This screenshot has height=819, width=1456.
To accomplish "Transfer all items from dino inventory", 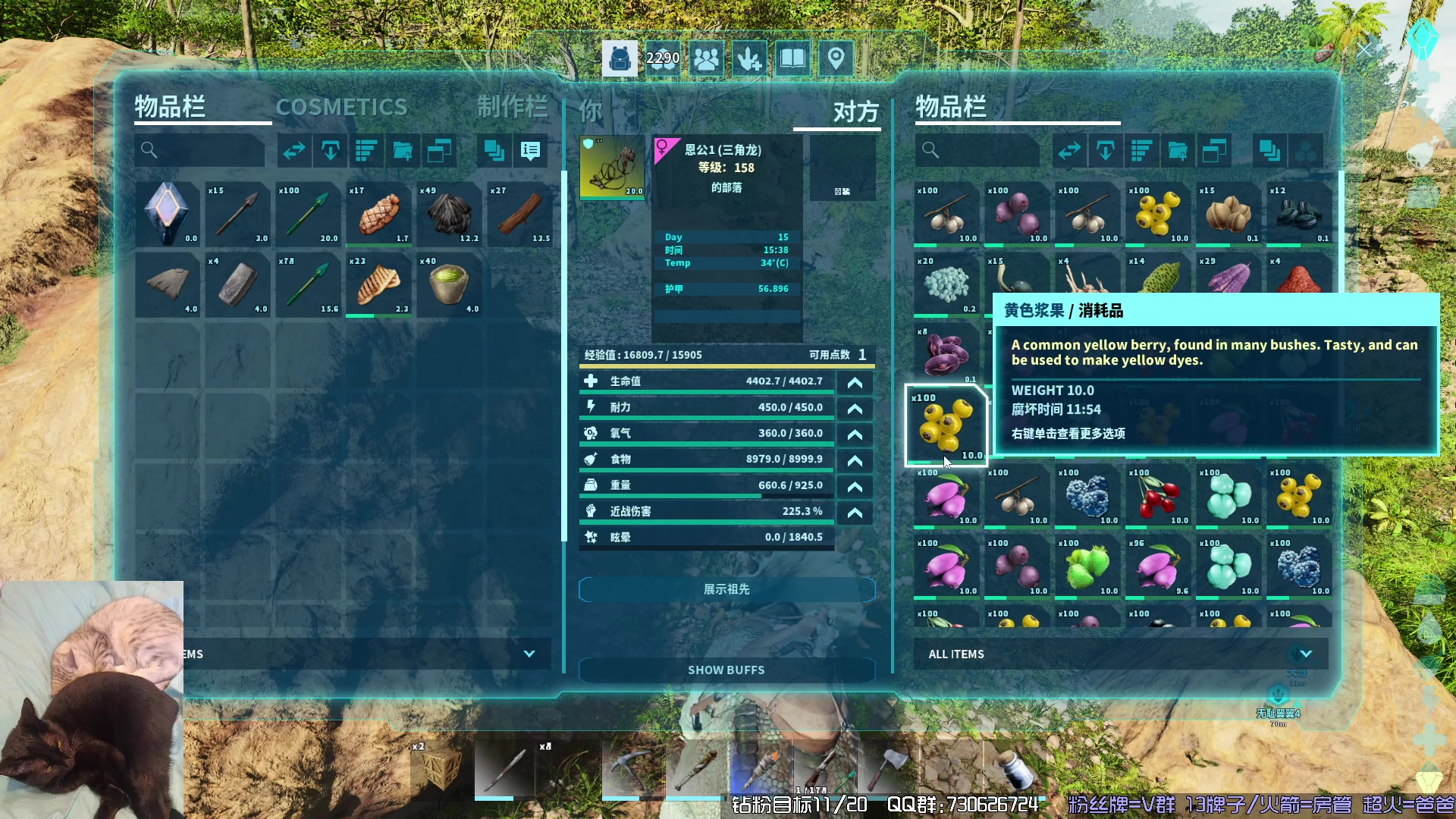I will click(1069, 152).
